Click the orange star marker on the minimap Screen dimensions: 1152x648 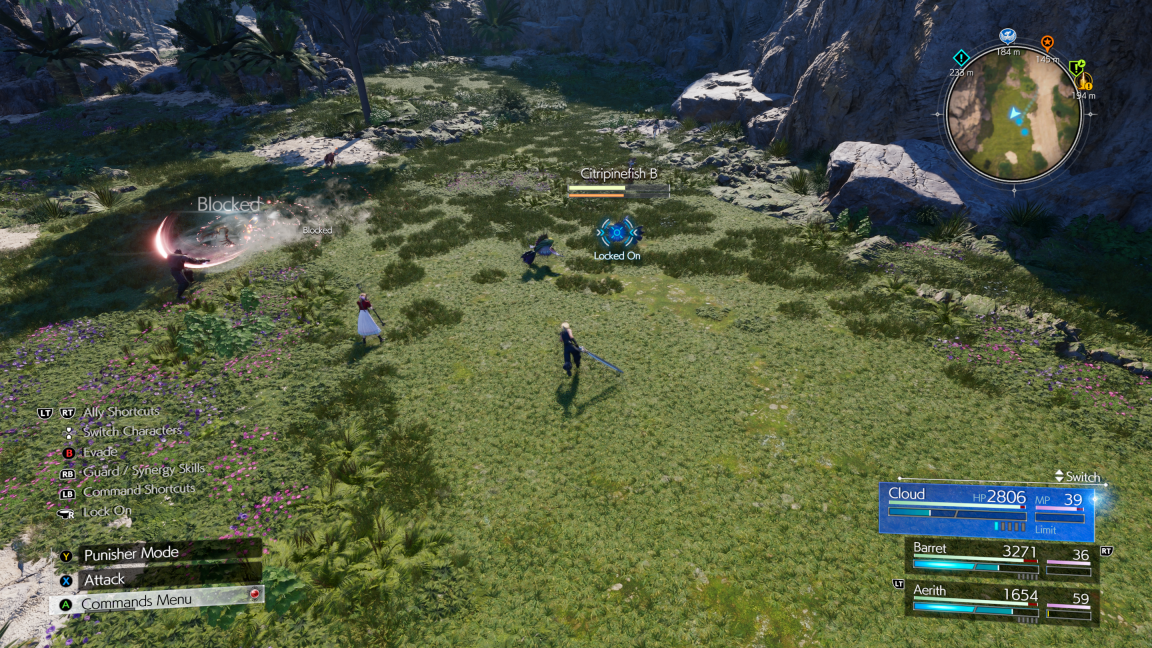[1047, 43]
